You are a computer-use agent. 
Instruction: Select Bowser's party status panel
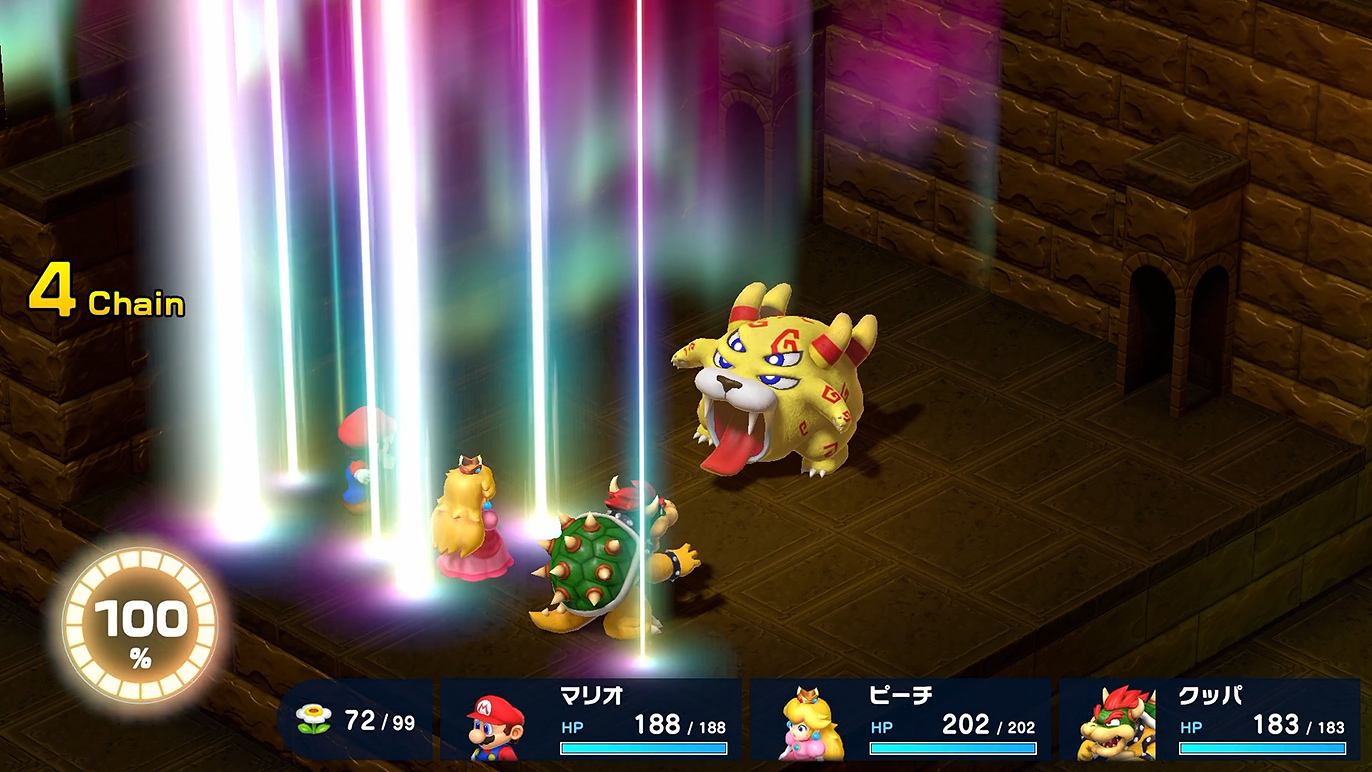point(1210,720)
